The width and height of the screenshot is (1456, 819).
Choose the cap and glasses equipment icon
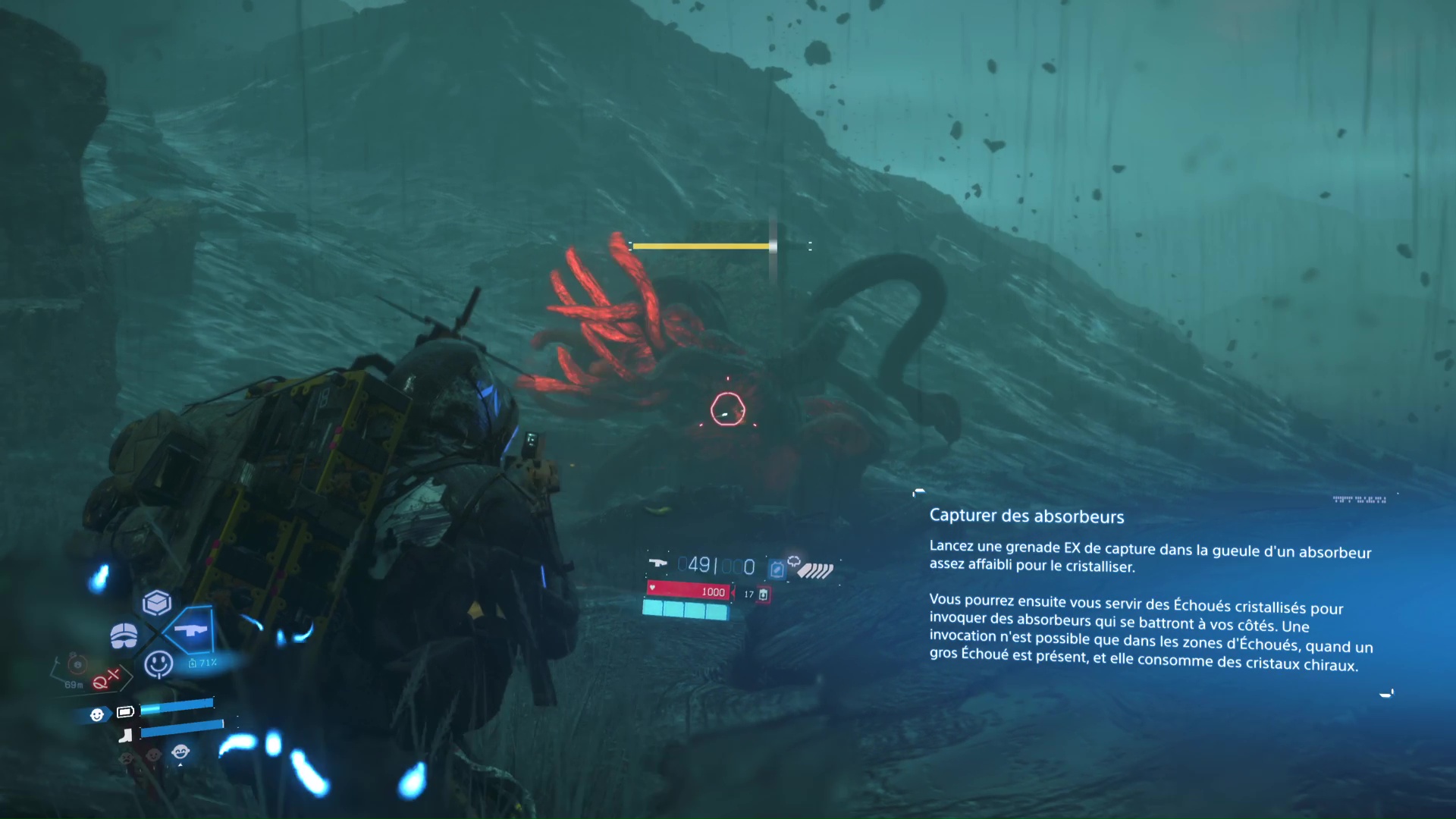[124, 635]
